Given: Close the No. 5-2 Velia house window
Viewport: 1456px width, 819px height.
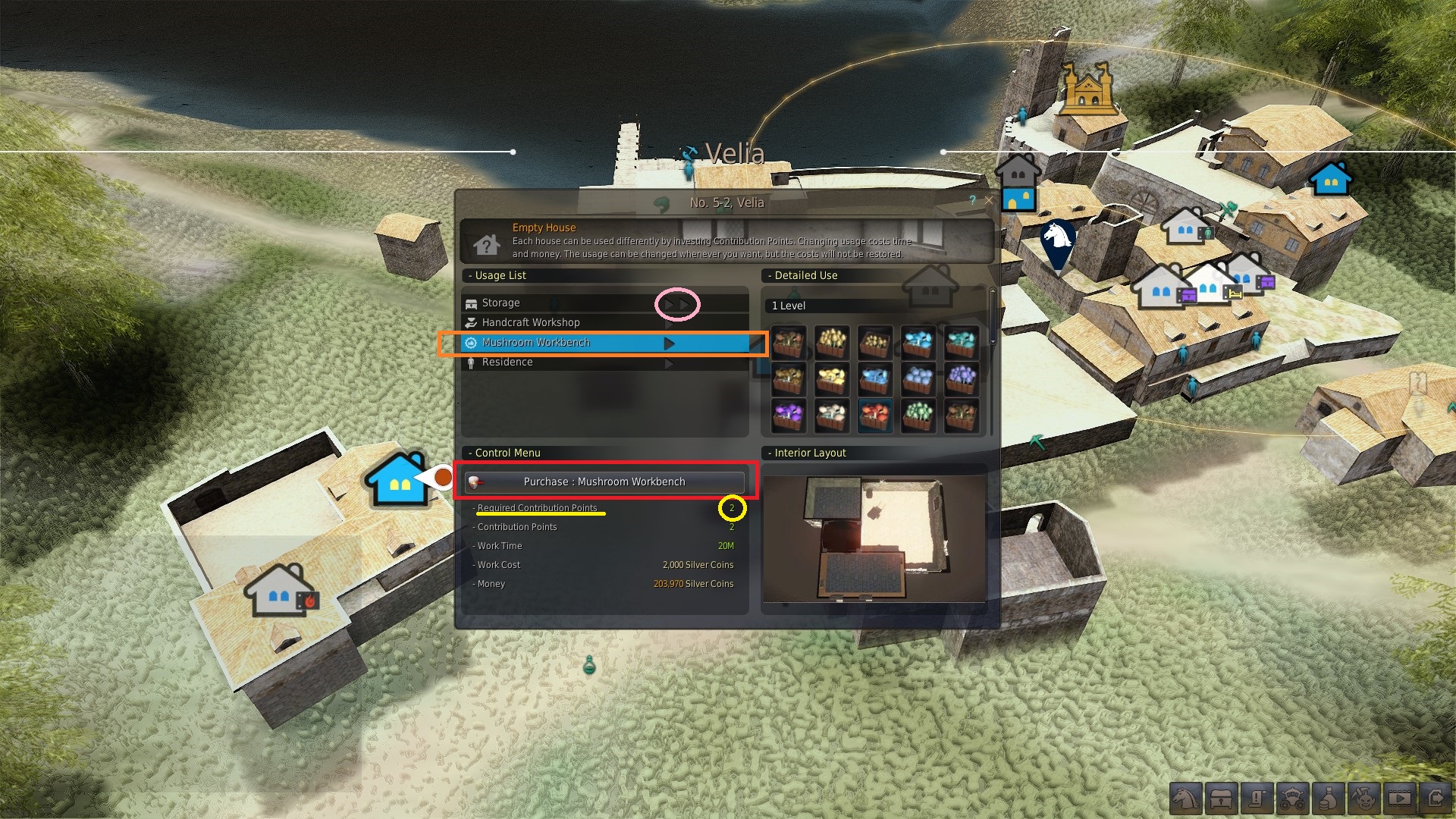Looking at the screenshot, I should click(x=988, y=200).
